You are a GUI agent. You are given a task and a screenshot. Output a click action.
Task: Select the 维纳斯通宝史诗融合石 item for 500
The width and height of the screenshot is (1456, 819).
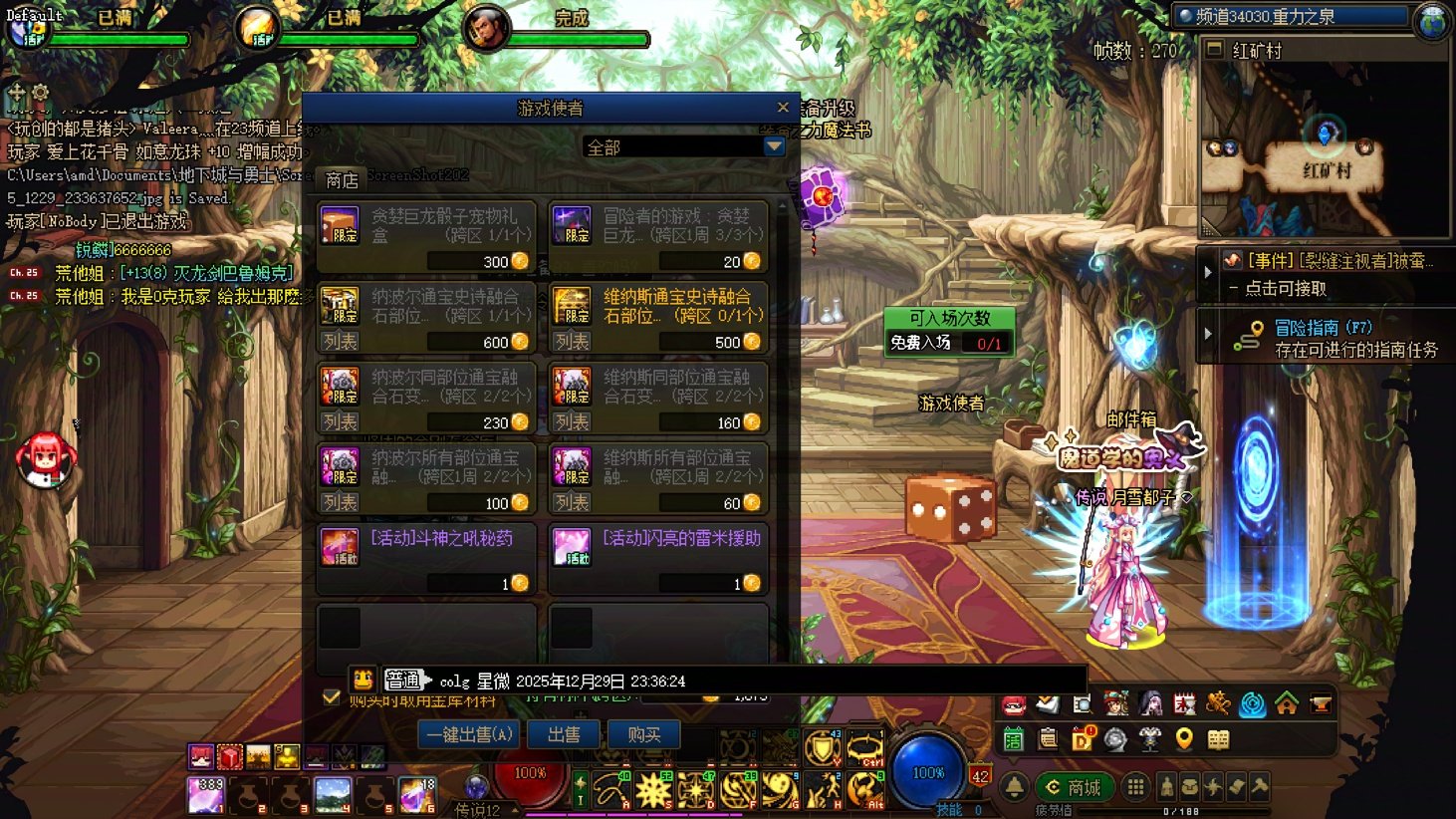click(657, 317)
